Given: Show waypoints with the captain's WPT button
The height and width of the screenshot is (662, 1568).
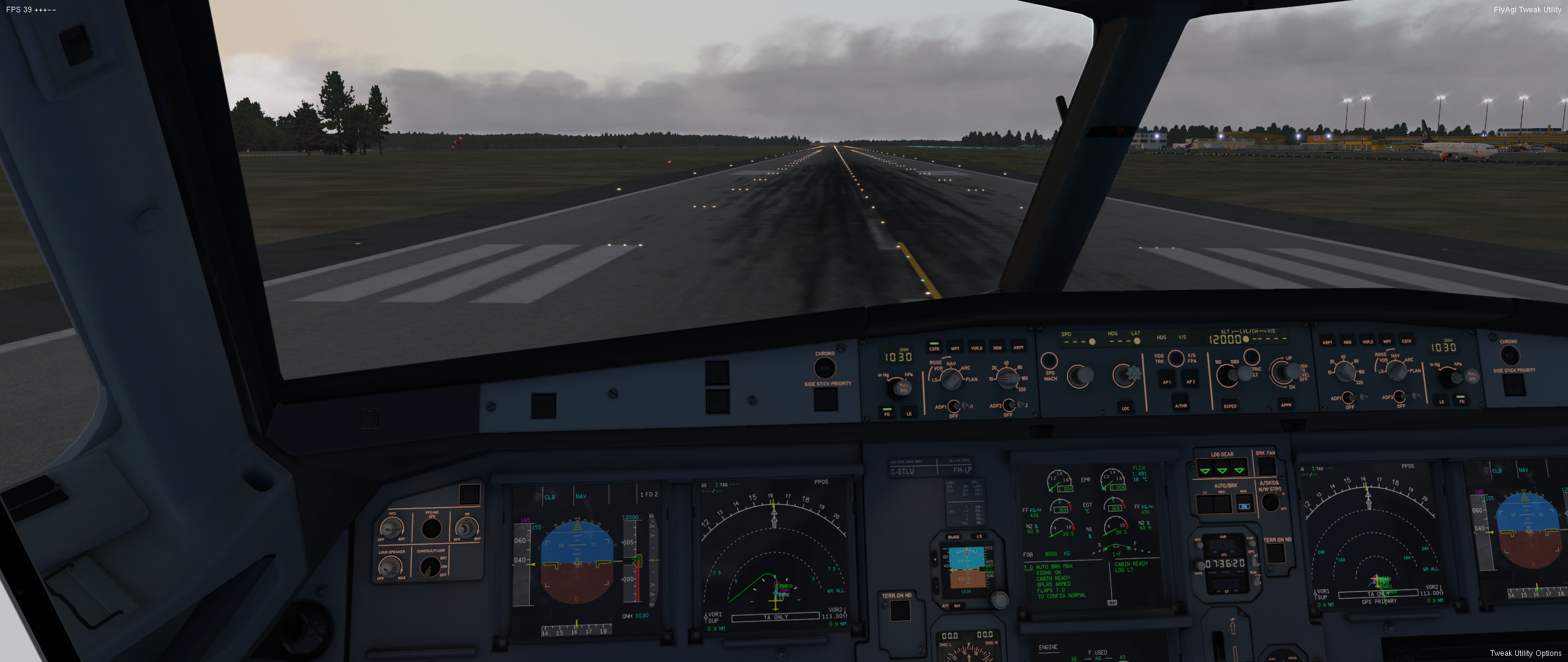Looking at the screenshot, I should click(x=955, y=346).
